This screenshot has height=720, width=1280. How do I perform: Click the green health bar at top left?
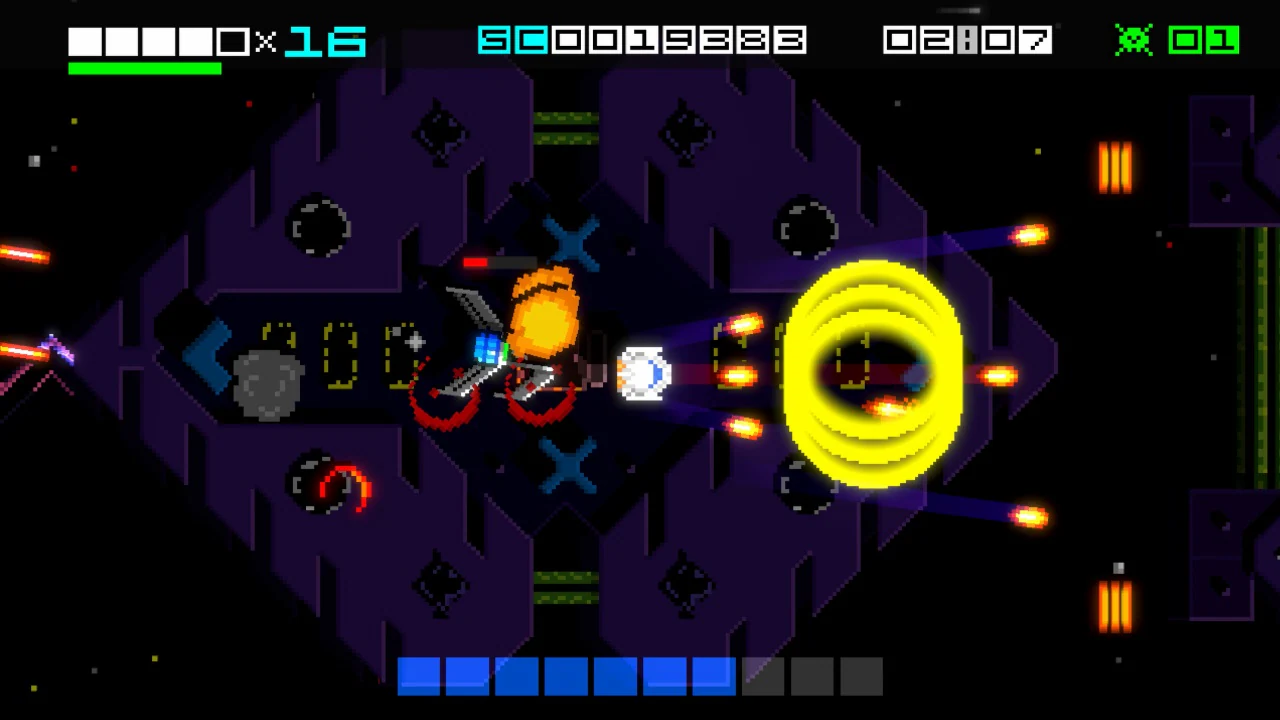coord(144,68)
